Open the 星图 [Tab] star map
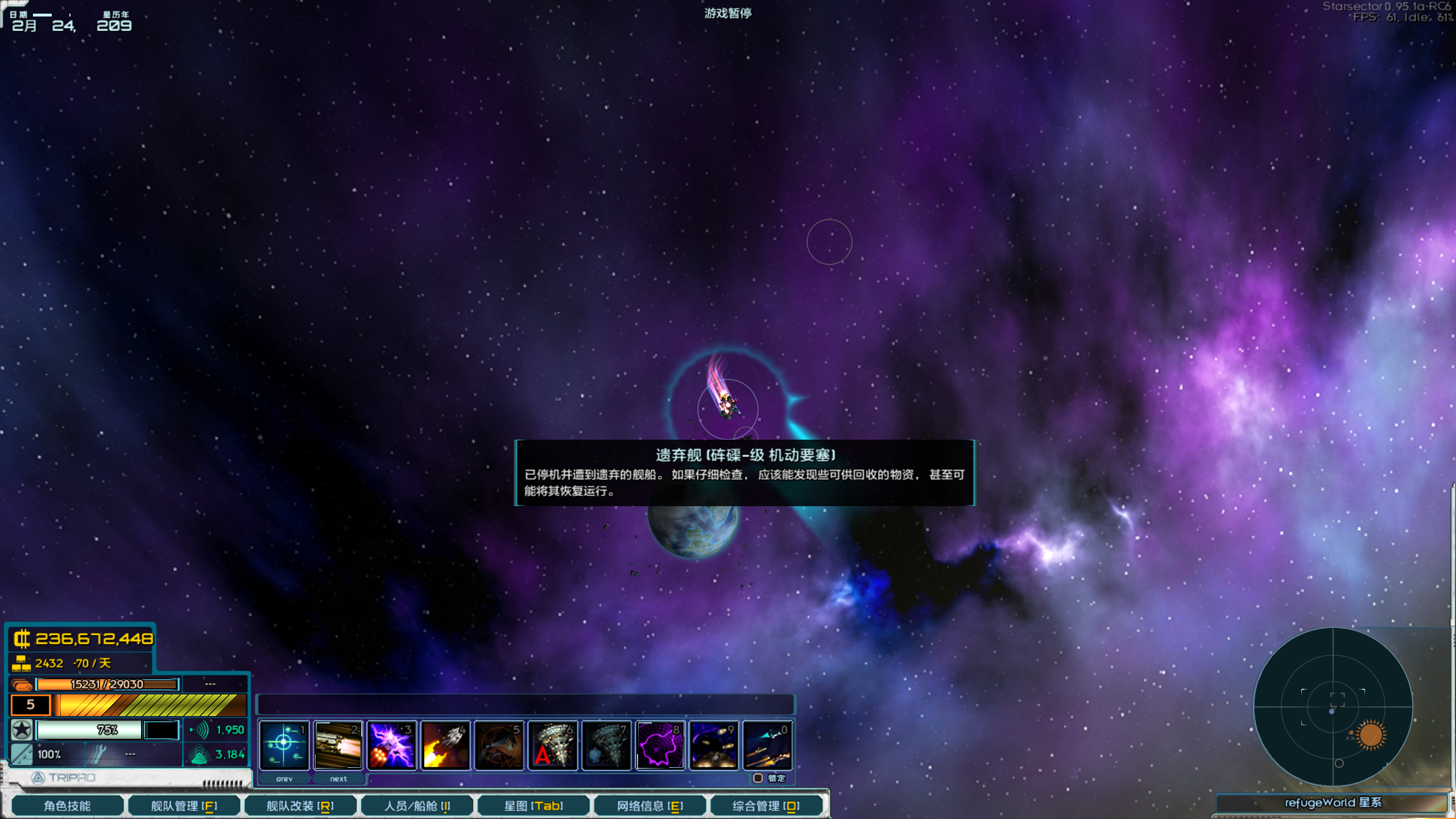This screenshot has width=1456, height=819. click(x=533, y=805)
